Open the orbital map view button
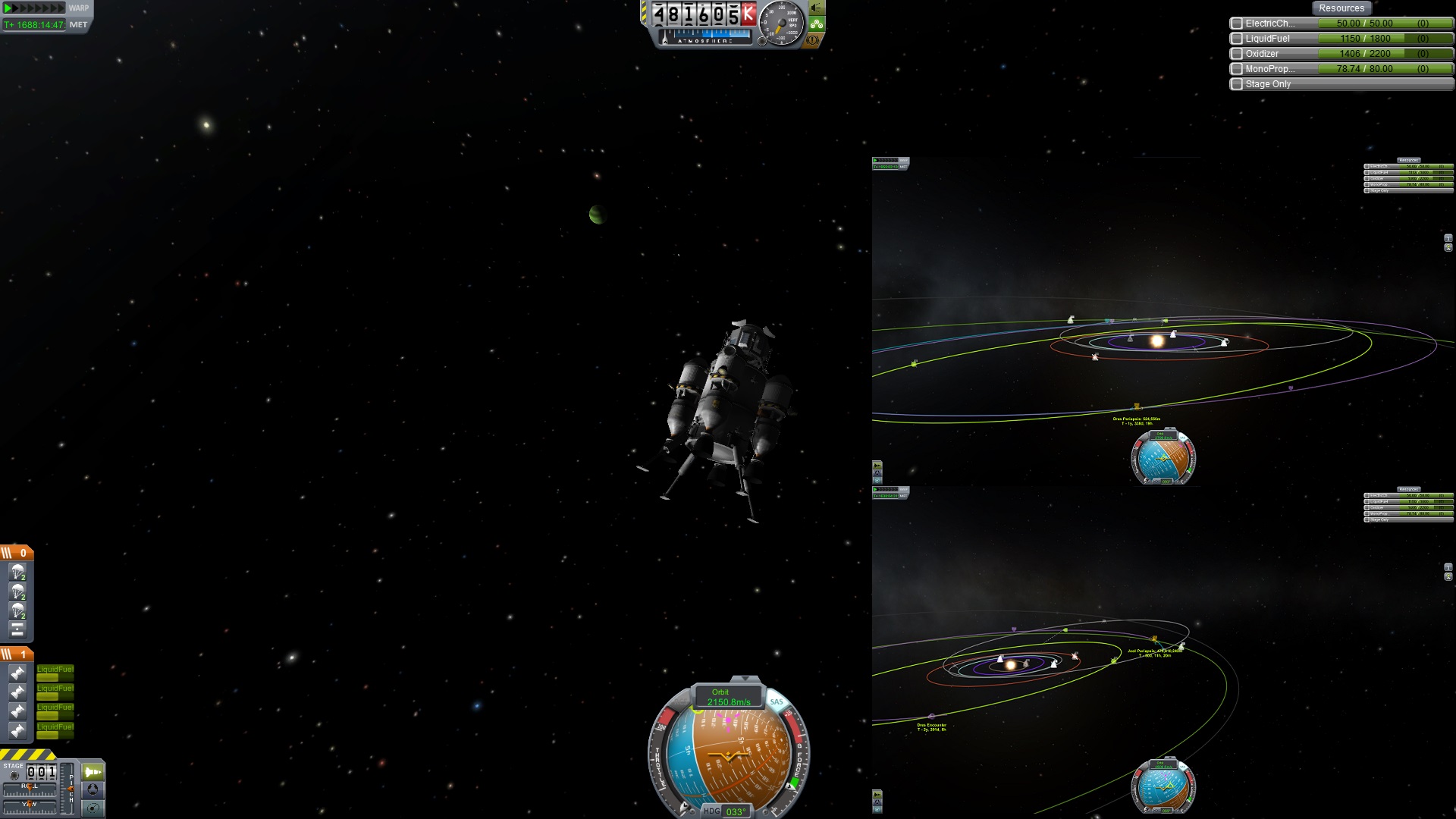The height and width of the screenshot is (819, 1456). (93, 808)
